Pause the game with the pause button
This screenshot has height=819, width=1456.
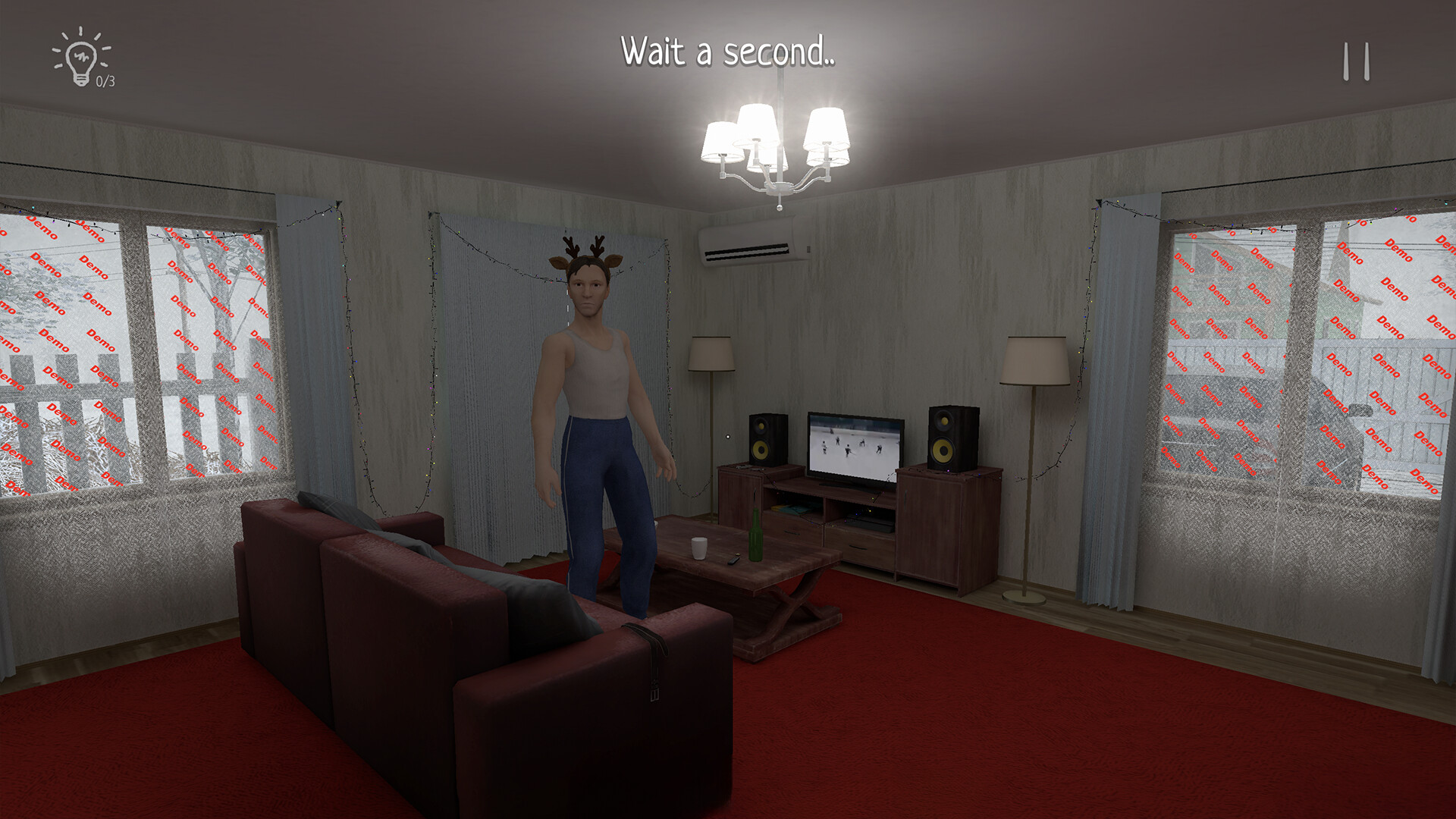click(x=1356, y=61)
